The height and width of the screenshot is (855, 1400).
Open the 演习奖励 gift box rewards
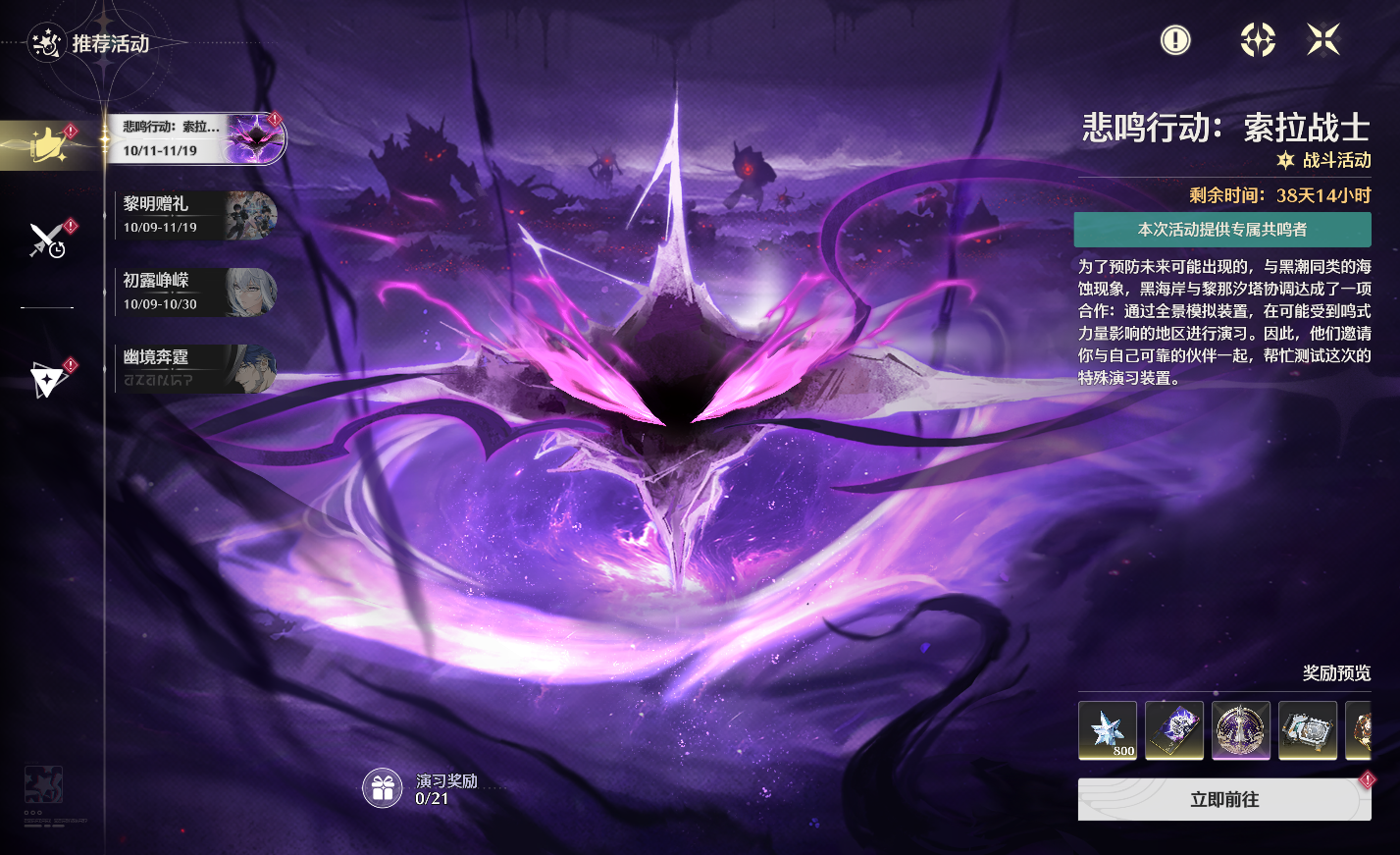coord(383,787)
